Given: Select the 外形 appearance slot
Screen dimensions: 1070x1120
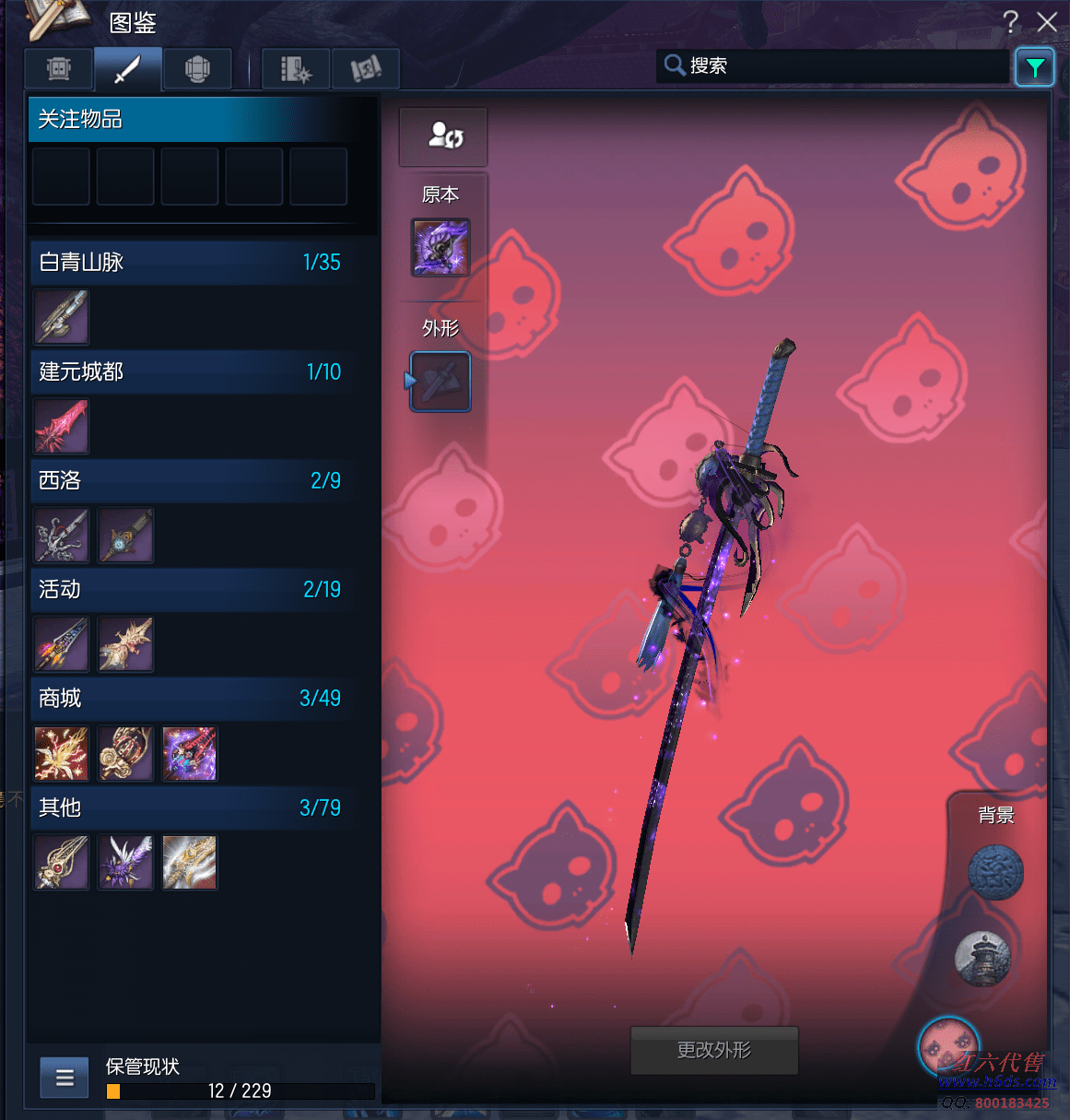Looking at the screenshot, I should [x=441, y=382].
